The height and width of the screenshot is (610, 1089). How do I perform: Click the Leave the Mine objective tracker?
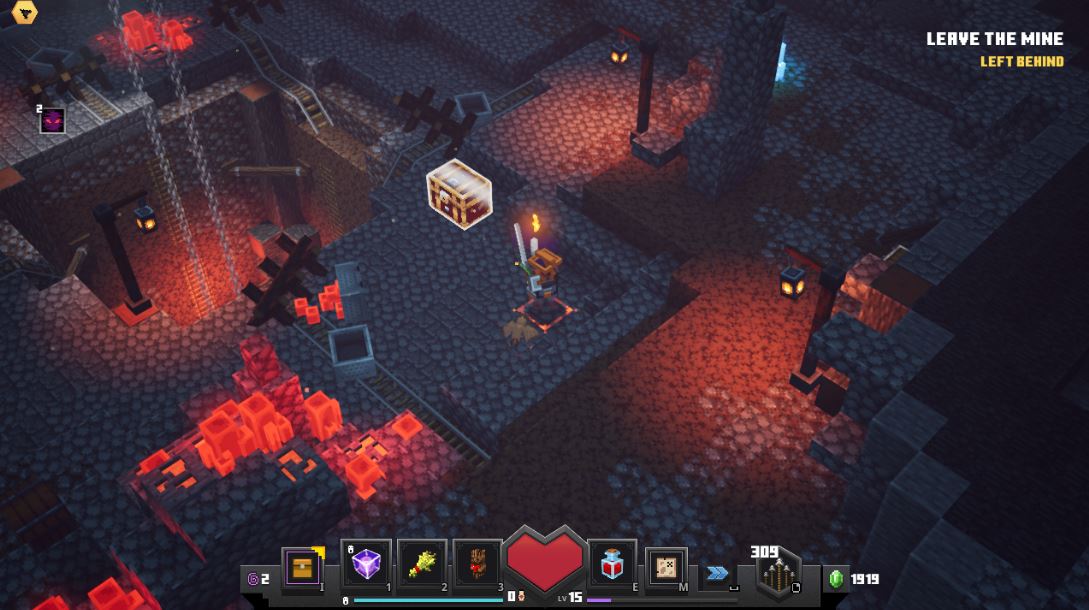coord(994,40)
